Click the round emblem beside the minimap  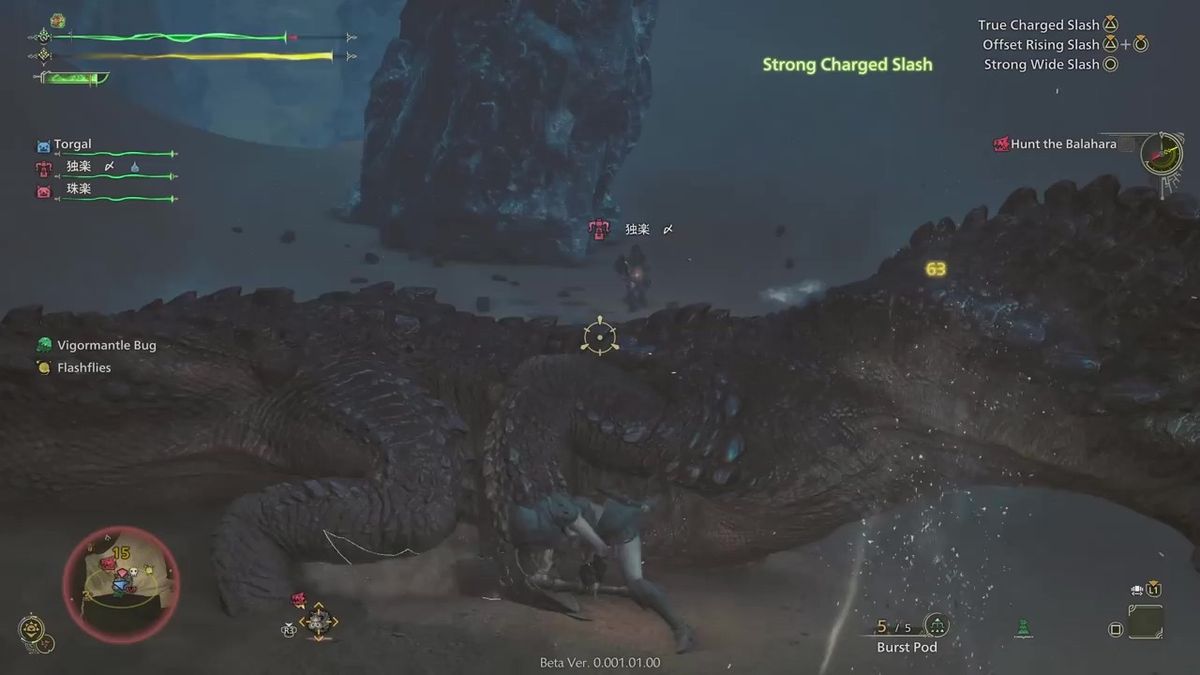tap(31, 629)
